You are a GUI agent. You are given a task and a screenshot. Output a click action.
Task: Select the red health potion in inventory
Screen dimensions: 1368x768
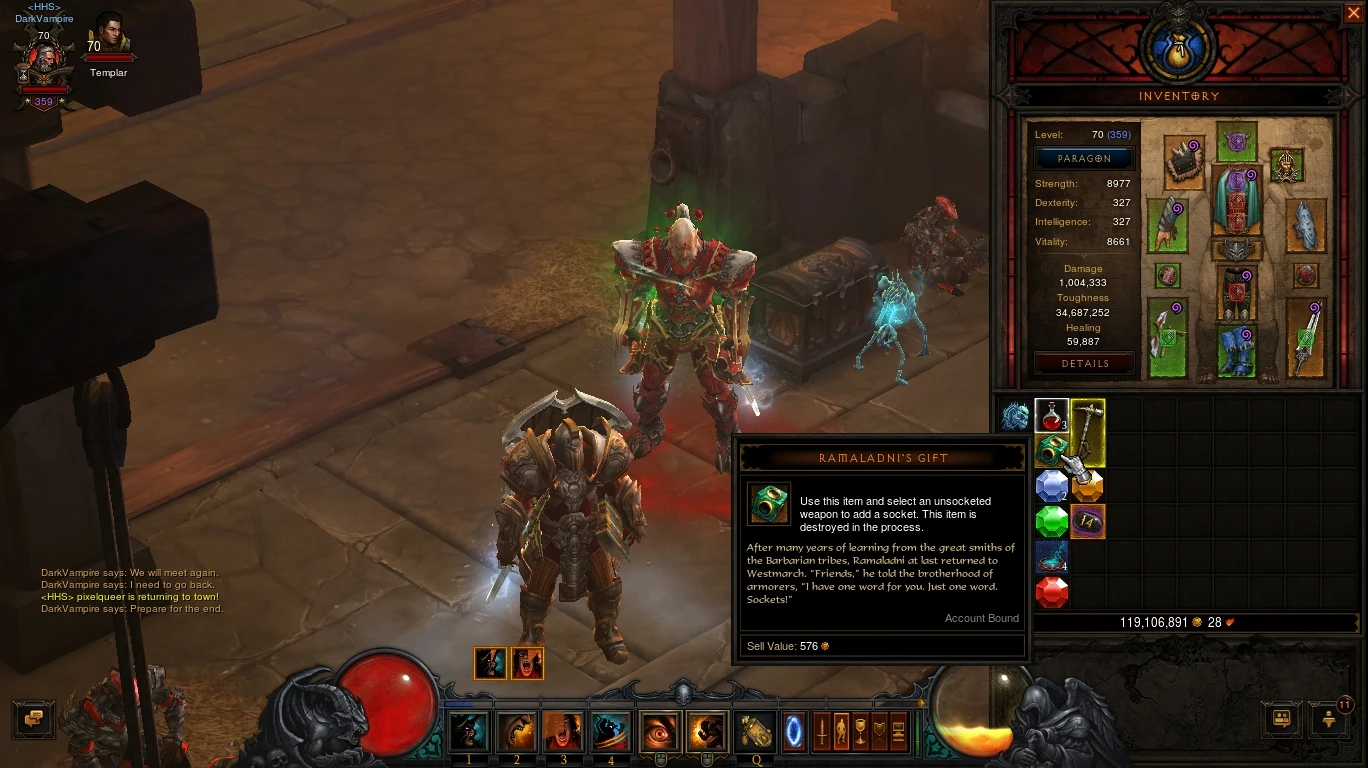point(1051,415)
